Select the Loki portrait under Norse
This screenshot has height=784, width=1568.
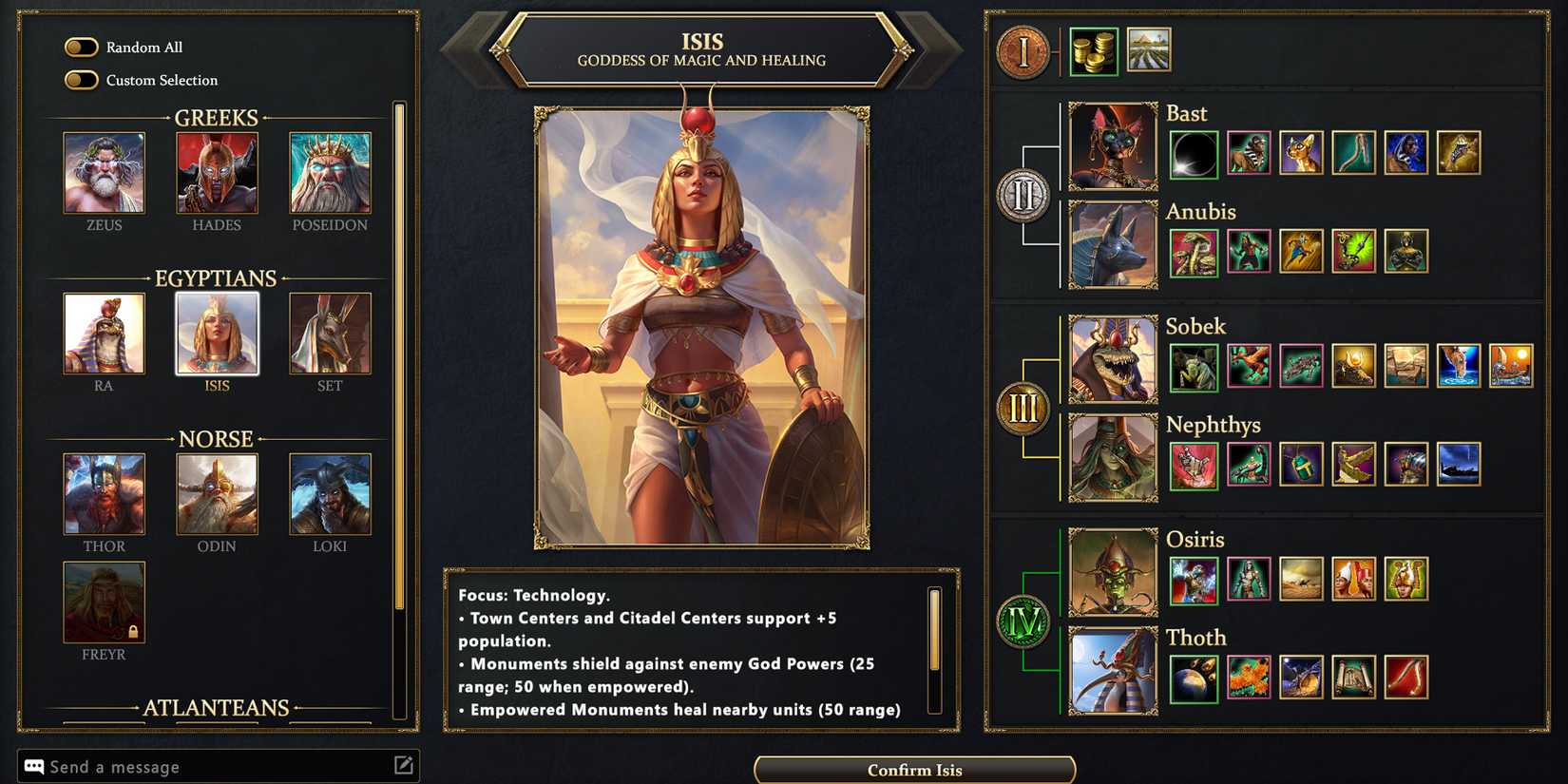point(330,494)
